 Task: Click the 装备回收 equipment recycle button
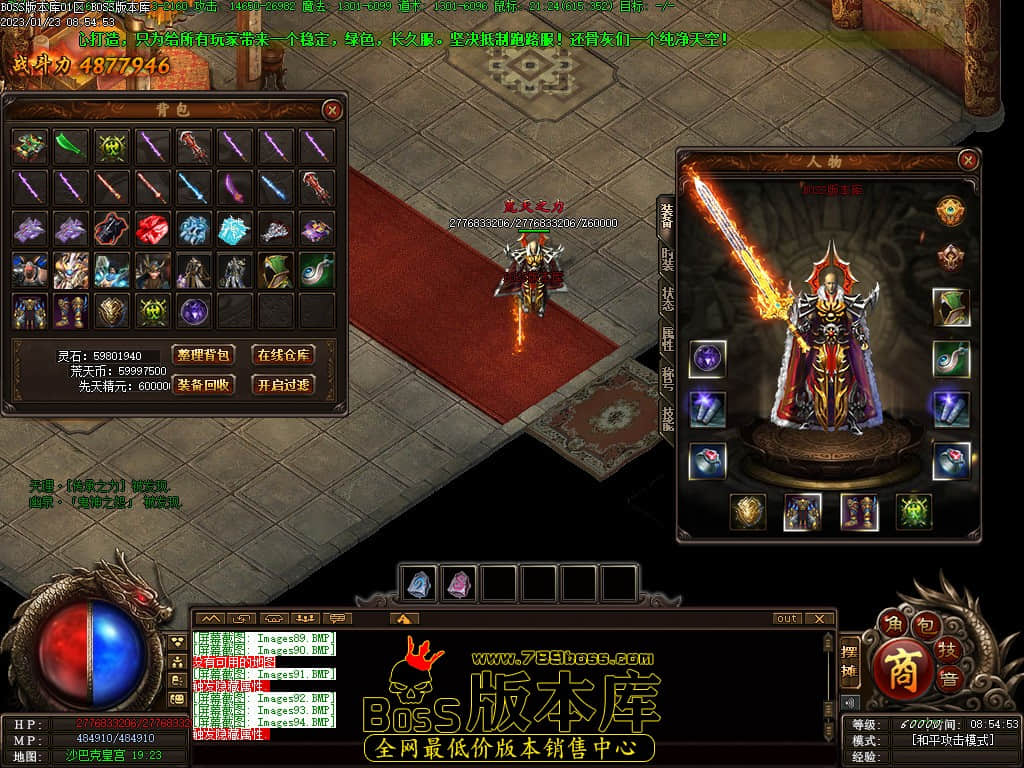pos(203,384)
